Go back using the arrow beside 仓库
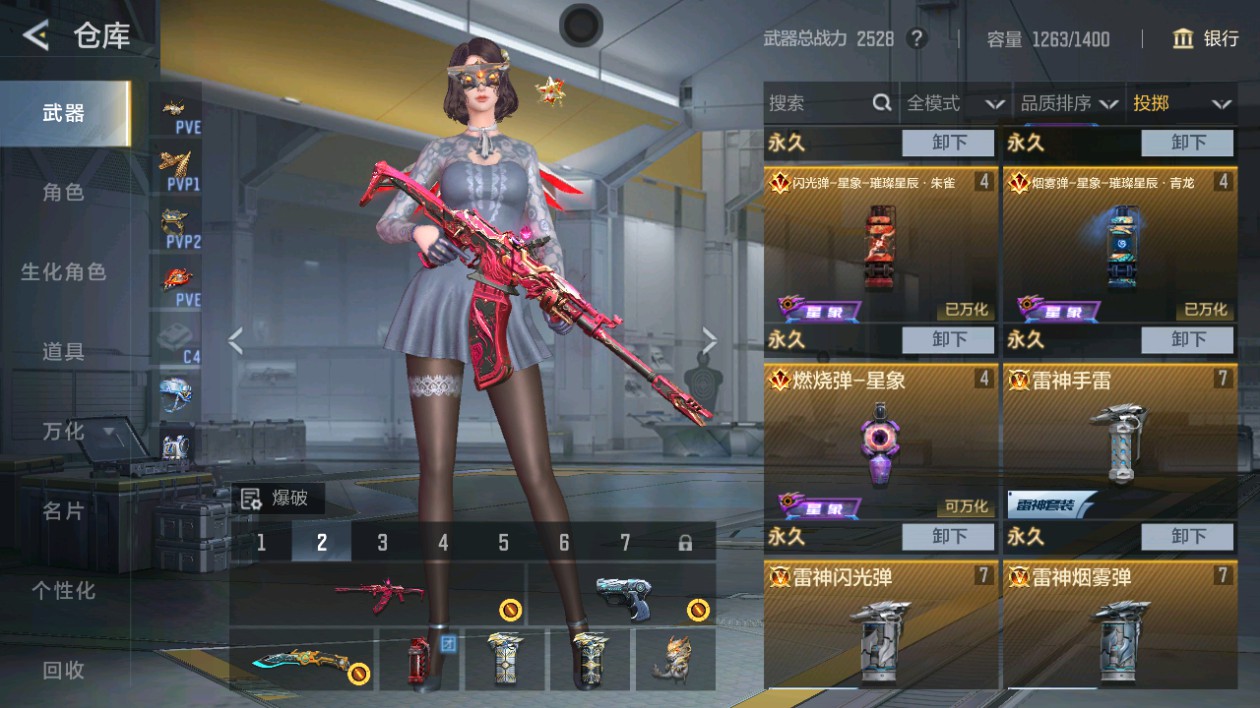 [36, 37]
